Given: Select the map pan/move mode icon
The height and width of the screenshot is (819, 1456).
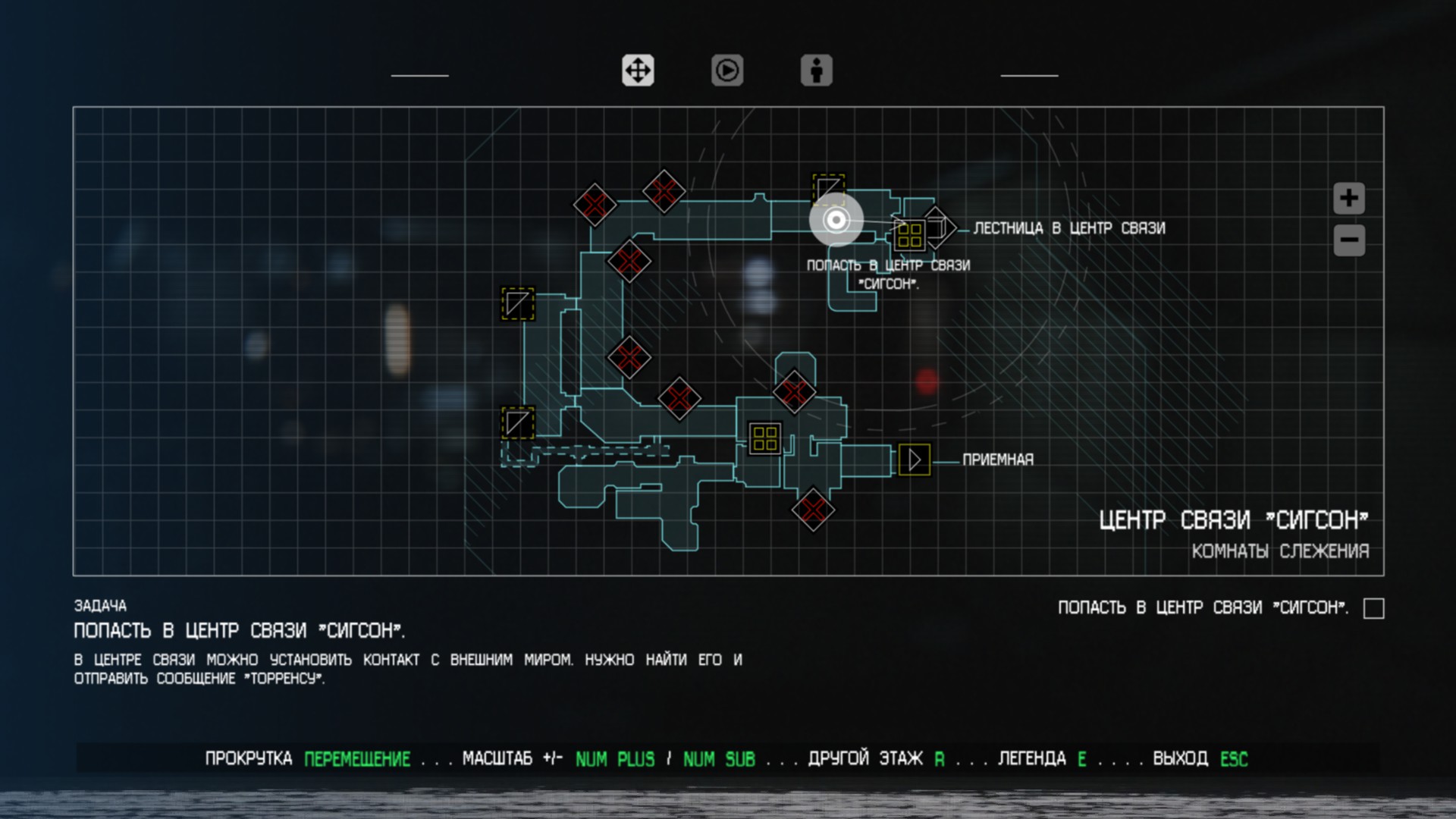Looking at the screenshot, I should [638, 71].
